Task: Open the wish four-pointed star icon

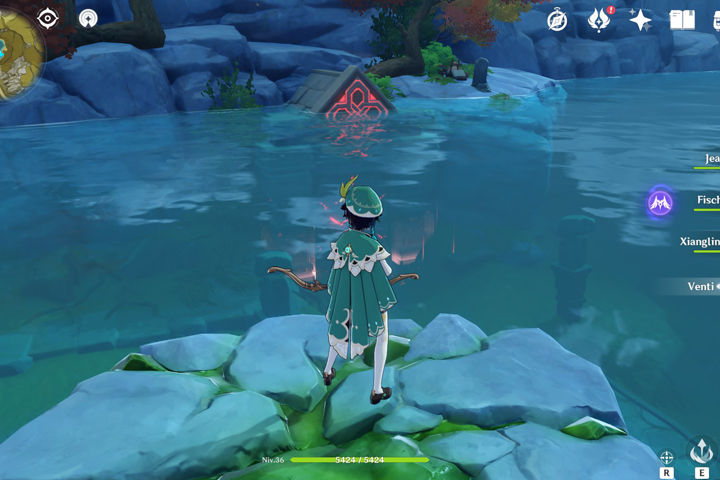Action: (x=640, y=20)
